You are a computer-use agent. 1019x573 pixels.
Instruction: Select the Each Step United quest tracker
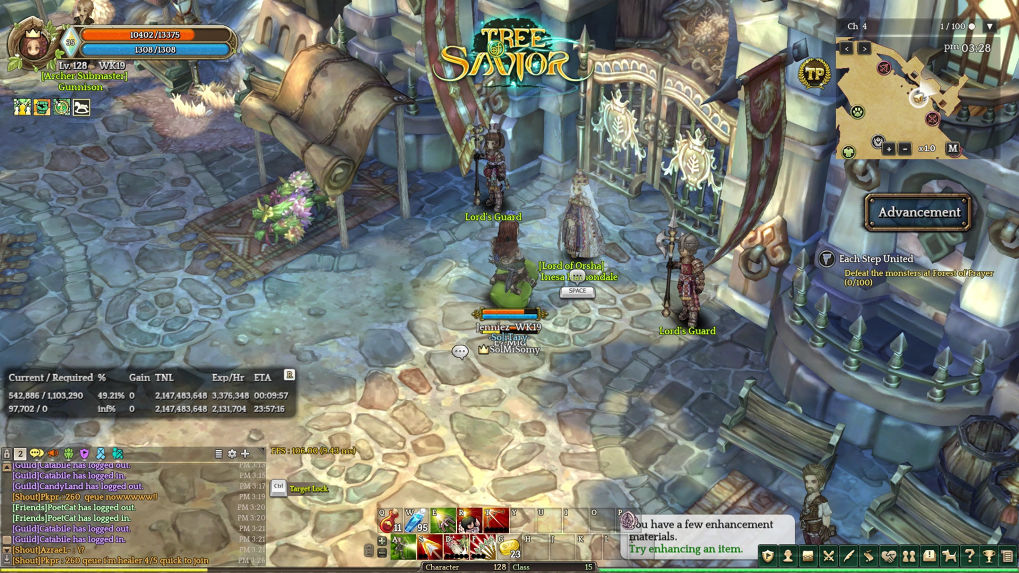point(875,259)
